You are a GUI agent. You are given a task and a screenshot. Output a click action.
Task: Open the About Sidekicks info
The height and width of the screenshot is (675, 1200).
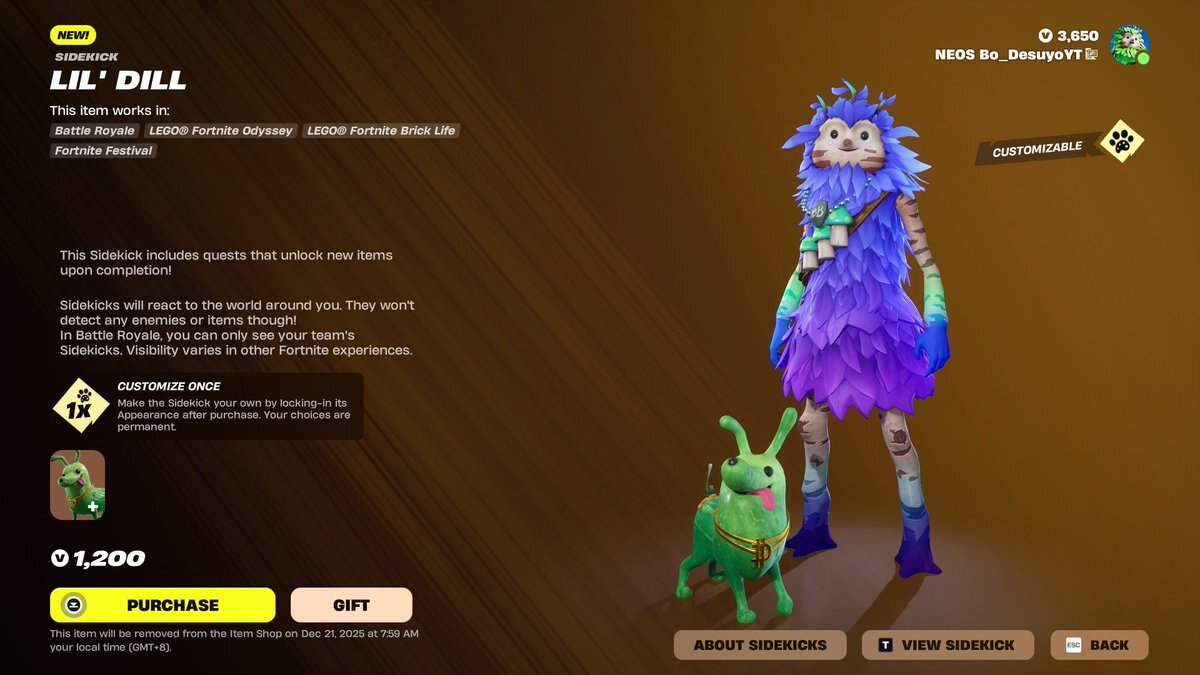click(x=760, y=645)
